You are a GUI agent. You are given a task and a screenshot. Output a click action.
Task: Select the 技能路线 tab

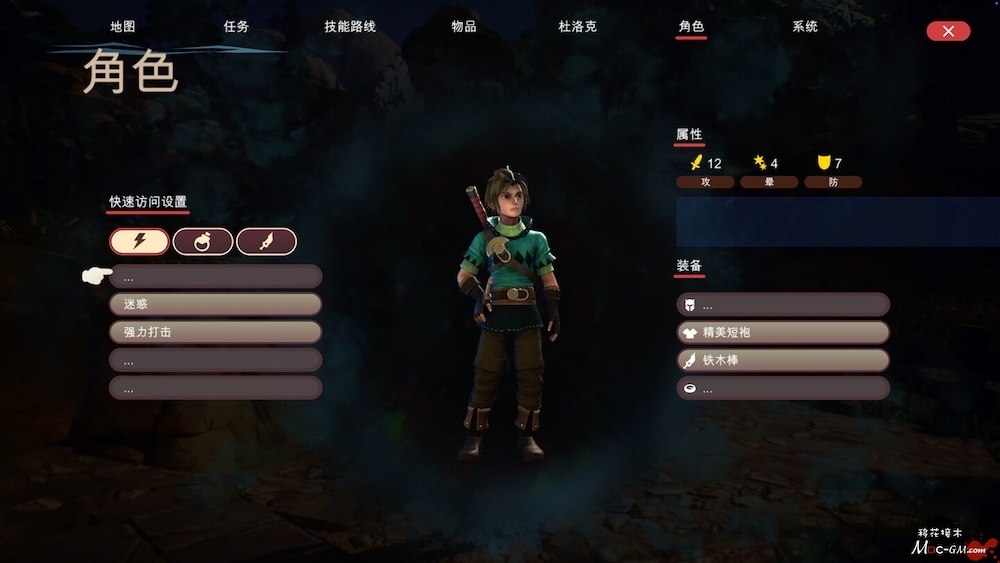tap(350, 26)
